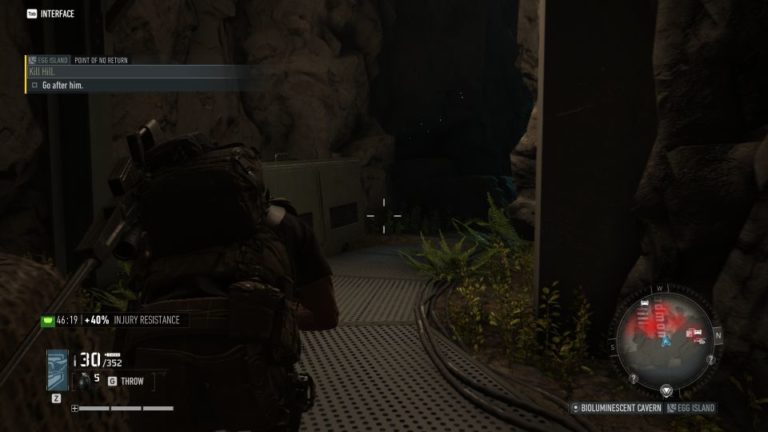Select the chevron objective marker below minimap
Image resolution: width=768 pixels, height=432 pixels.
667,390
